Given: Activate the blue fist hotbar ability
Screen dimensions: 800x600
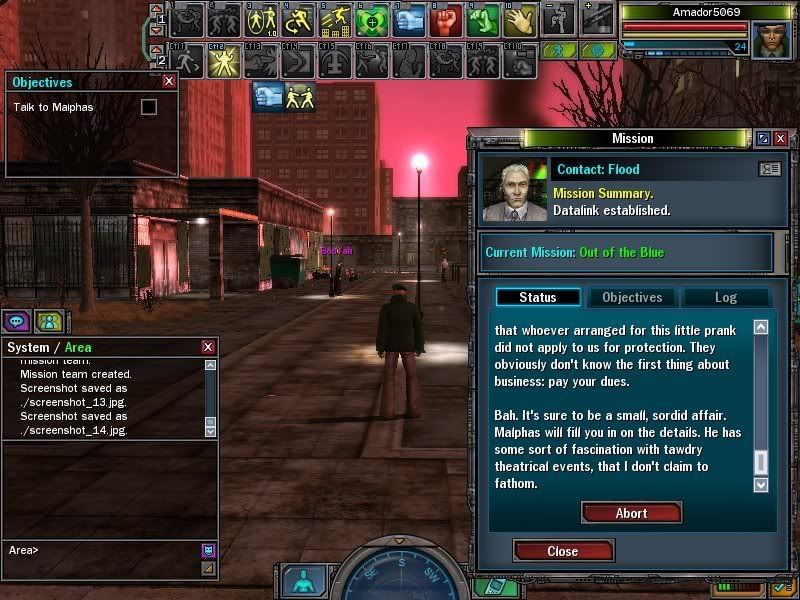Looking at the screenshot, I should [x=410, y=19].
